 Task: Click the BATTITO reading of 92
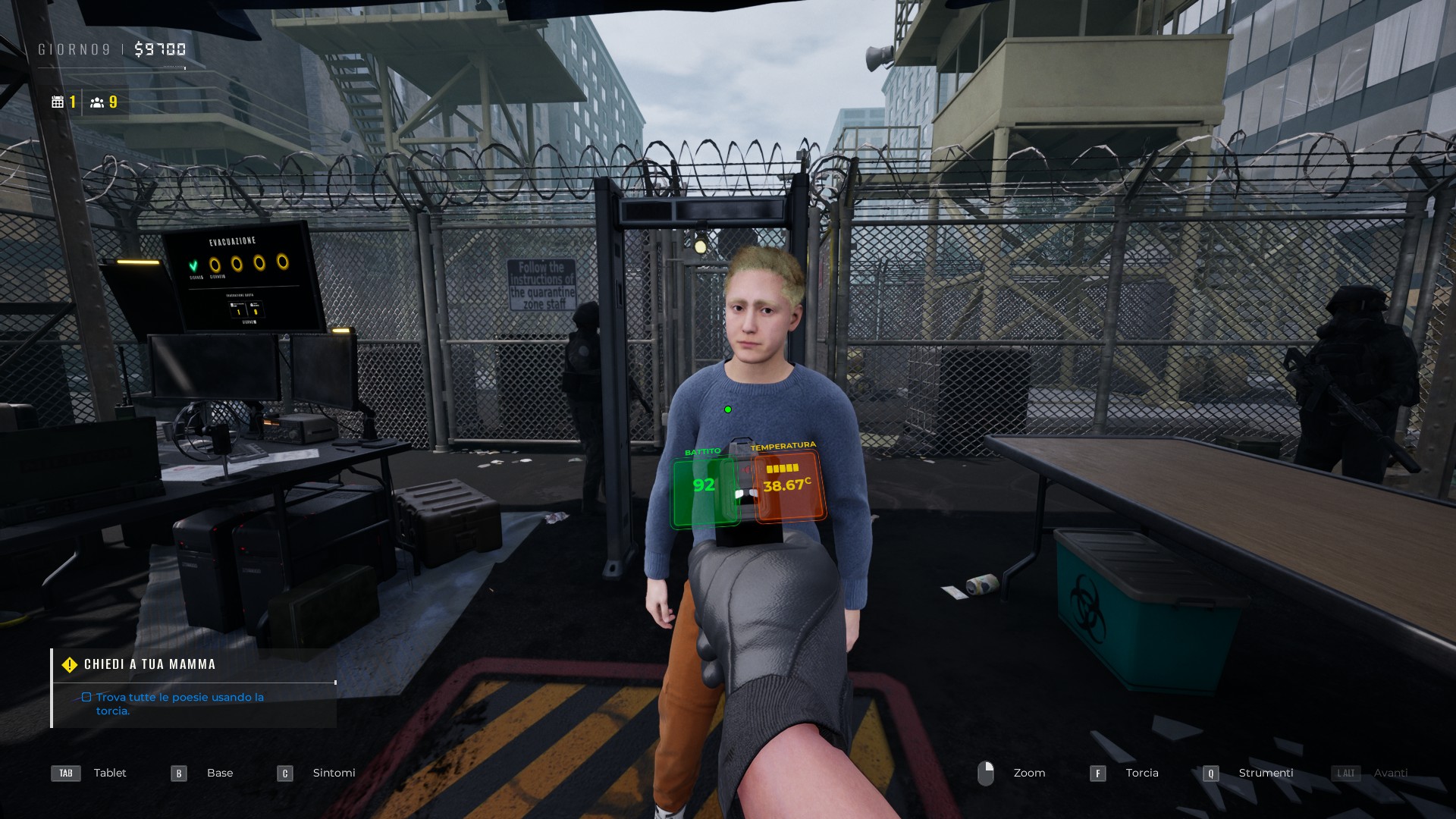click(x=702, y=486)
